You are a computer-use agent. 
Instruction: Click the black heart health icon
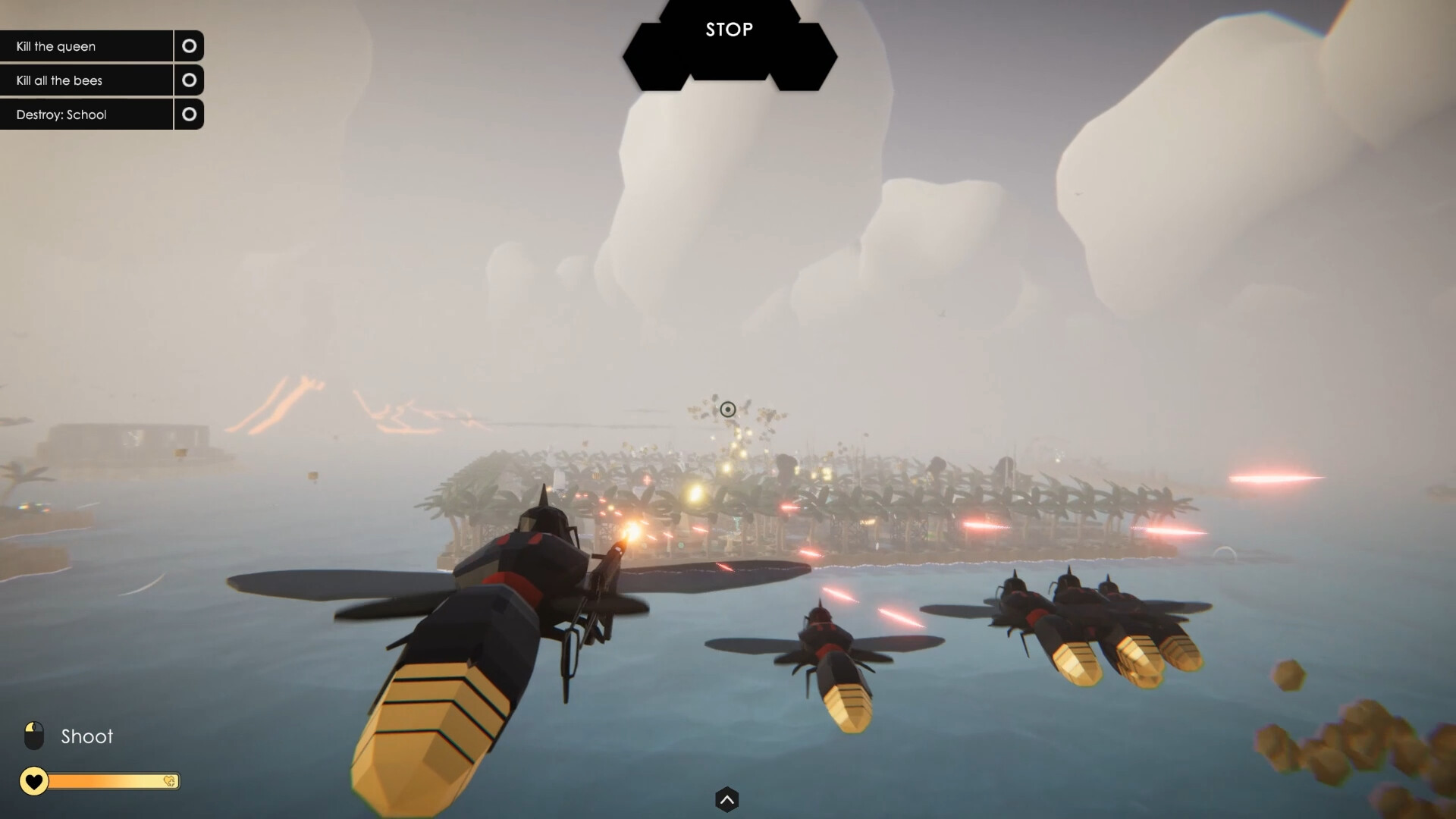click(x=34, y=781)
